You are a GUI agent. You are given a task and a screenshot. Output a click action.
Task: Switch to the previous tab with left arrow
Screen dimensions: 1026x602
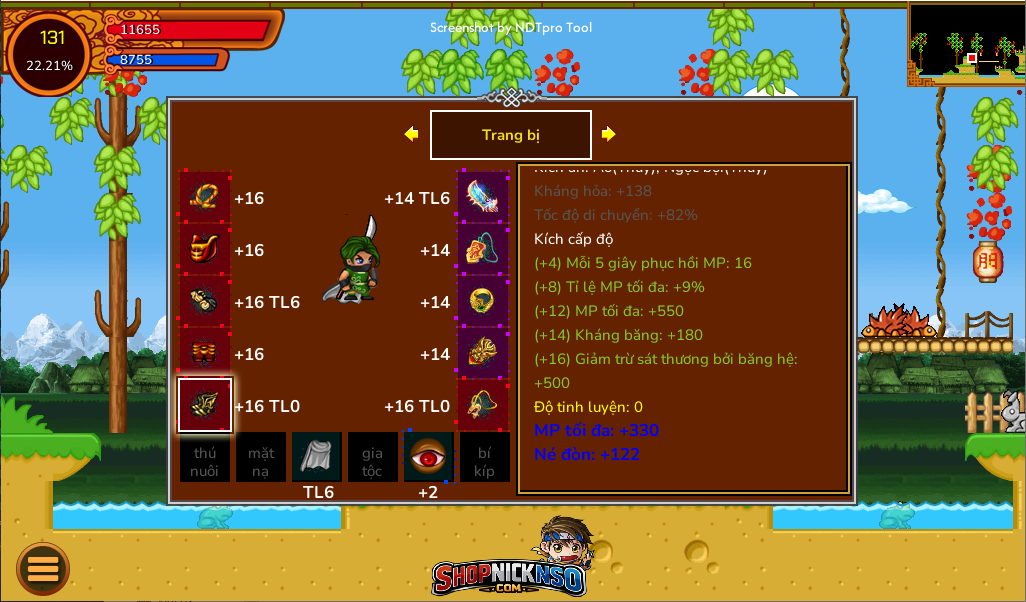tap(411, 134)
